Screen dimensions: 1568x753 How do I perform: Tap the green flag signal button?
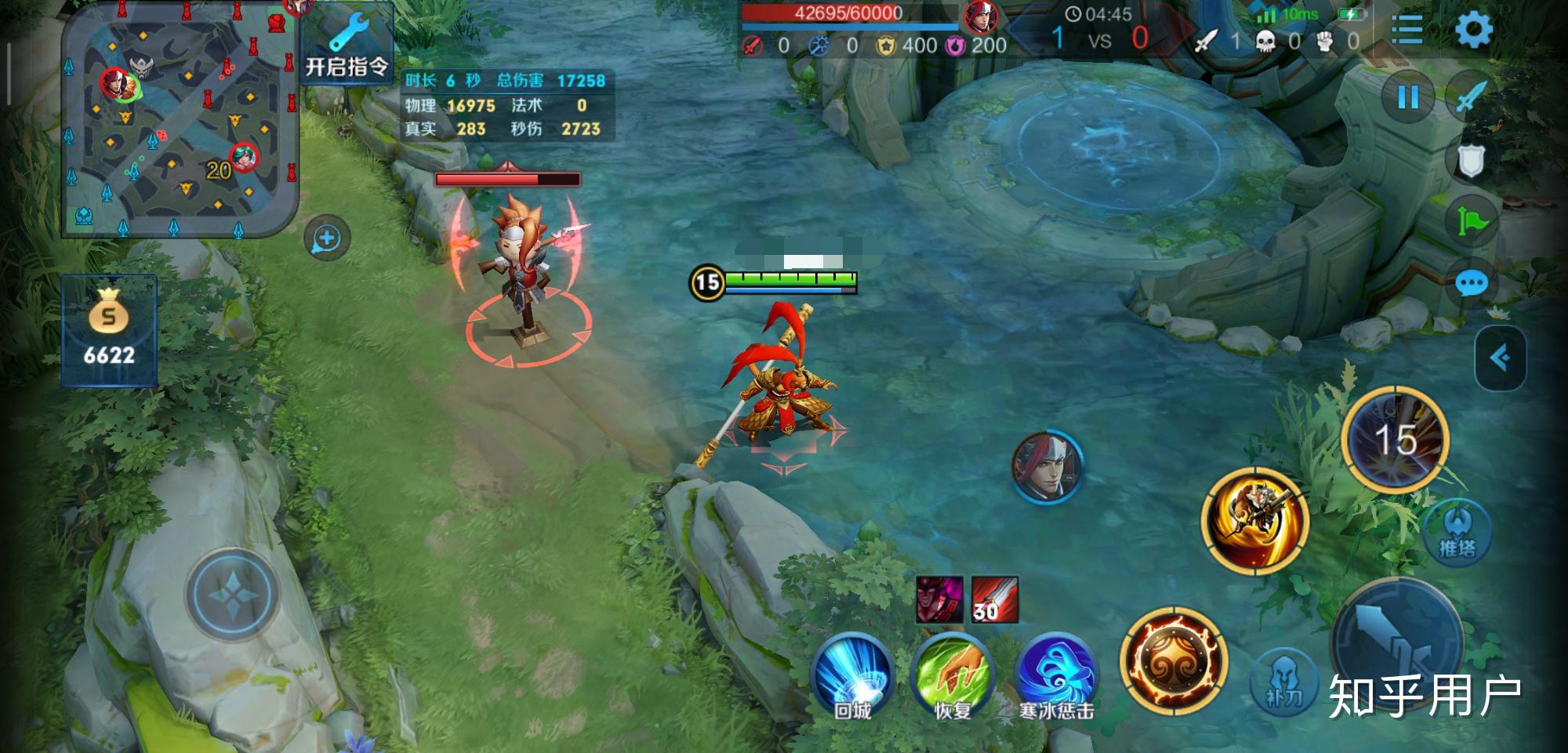[x=1471, y=222]
